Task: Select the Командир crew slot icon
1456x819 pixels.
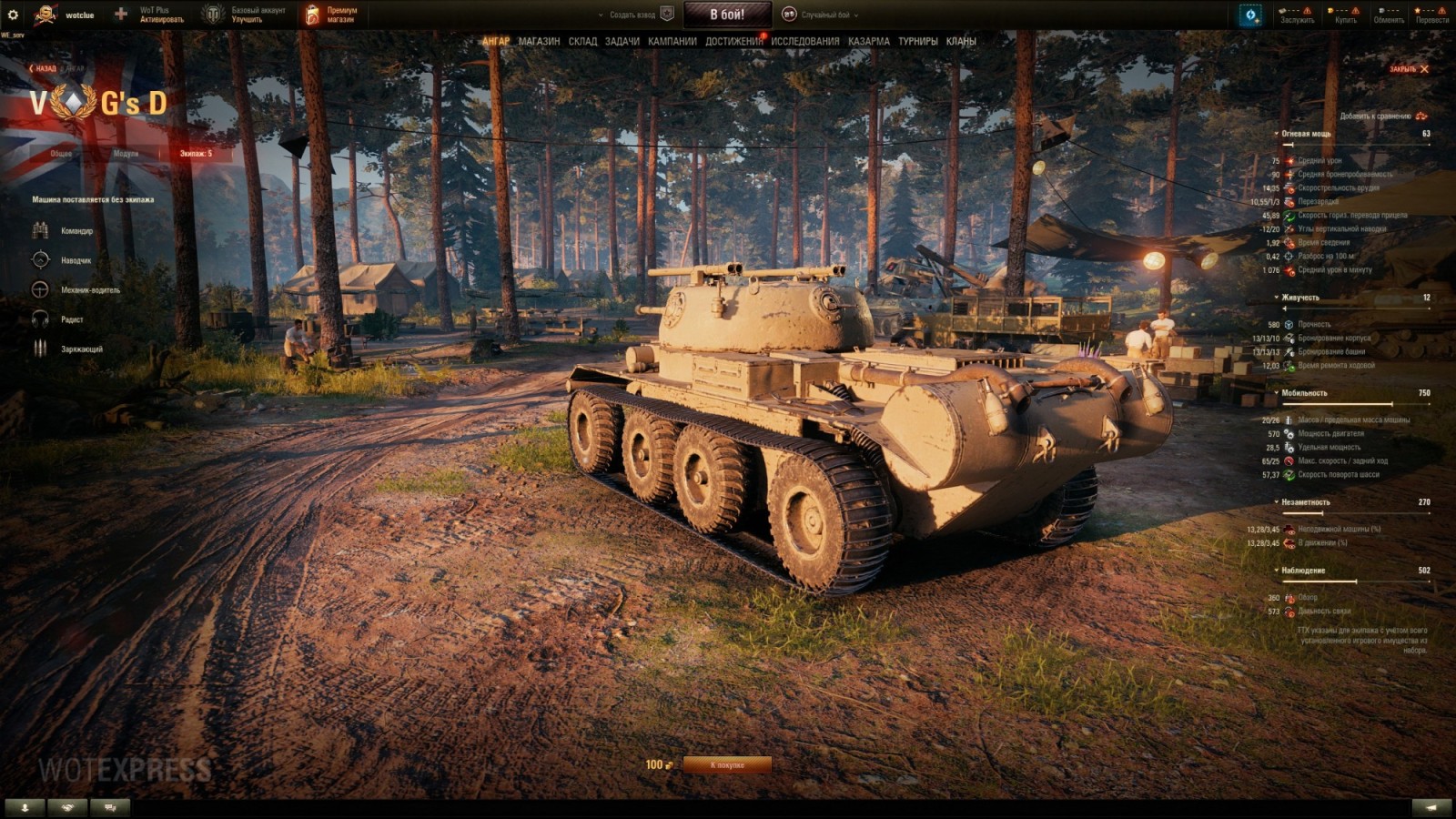Action: pyautogui.click(x=40, y=232)
